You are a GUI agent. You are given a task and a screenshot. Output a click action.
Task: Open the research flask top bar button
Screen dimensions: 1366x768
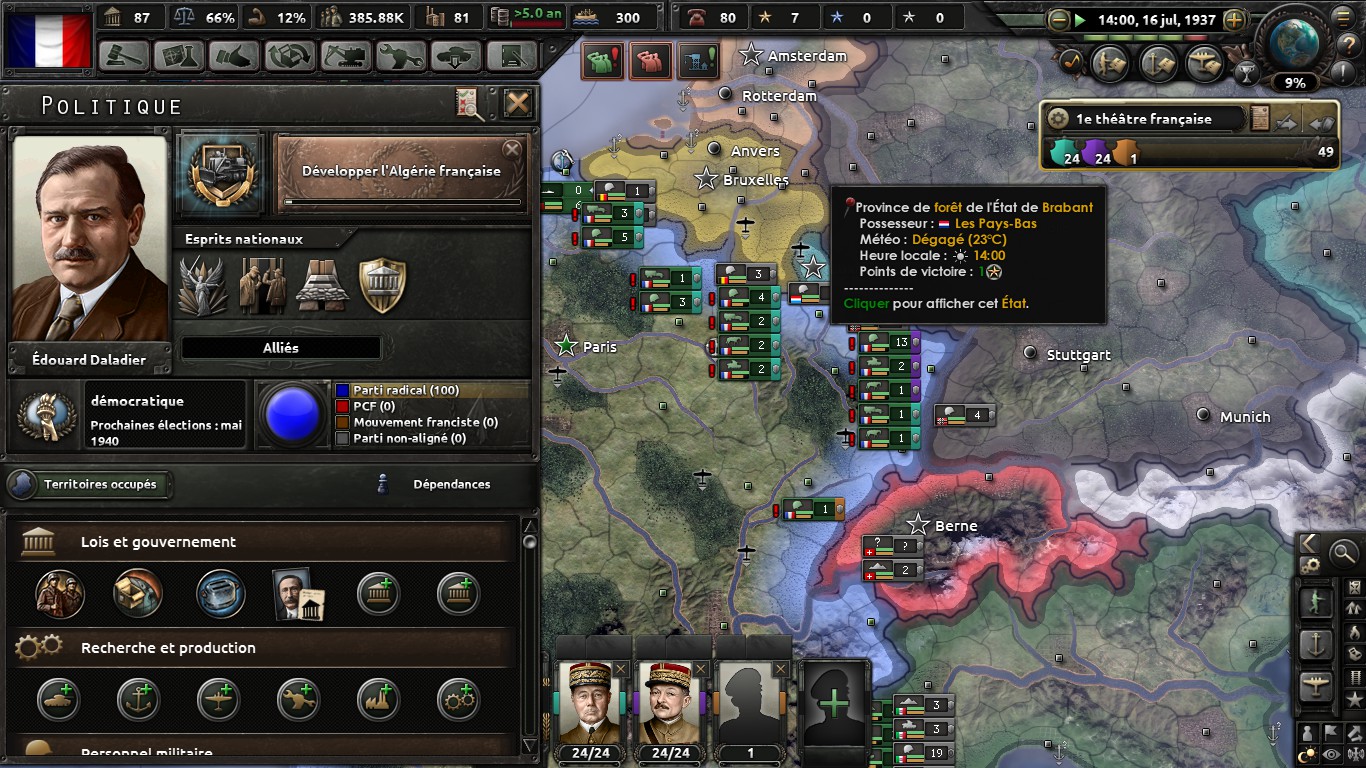(179, 56)
